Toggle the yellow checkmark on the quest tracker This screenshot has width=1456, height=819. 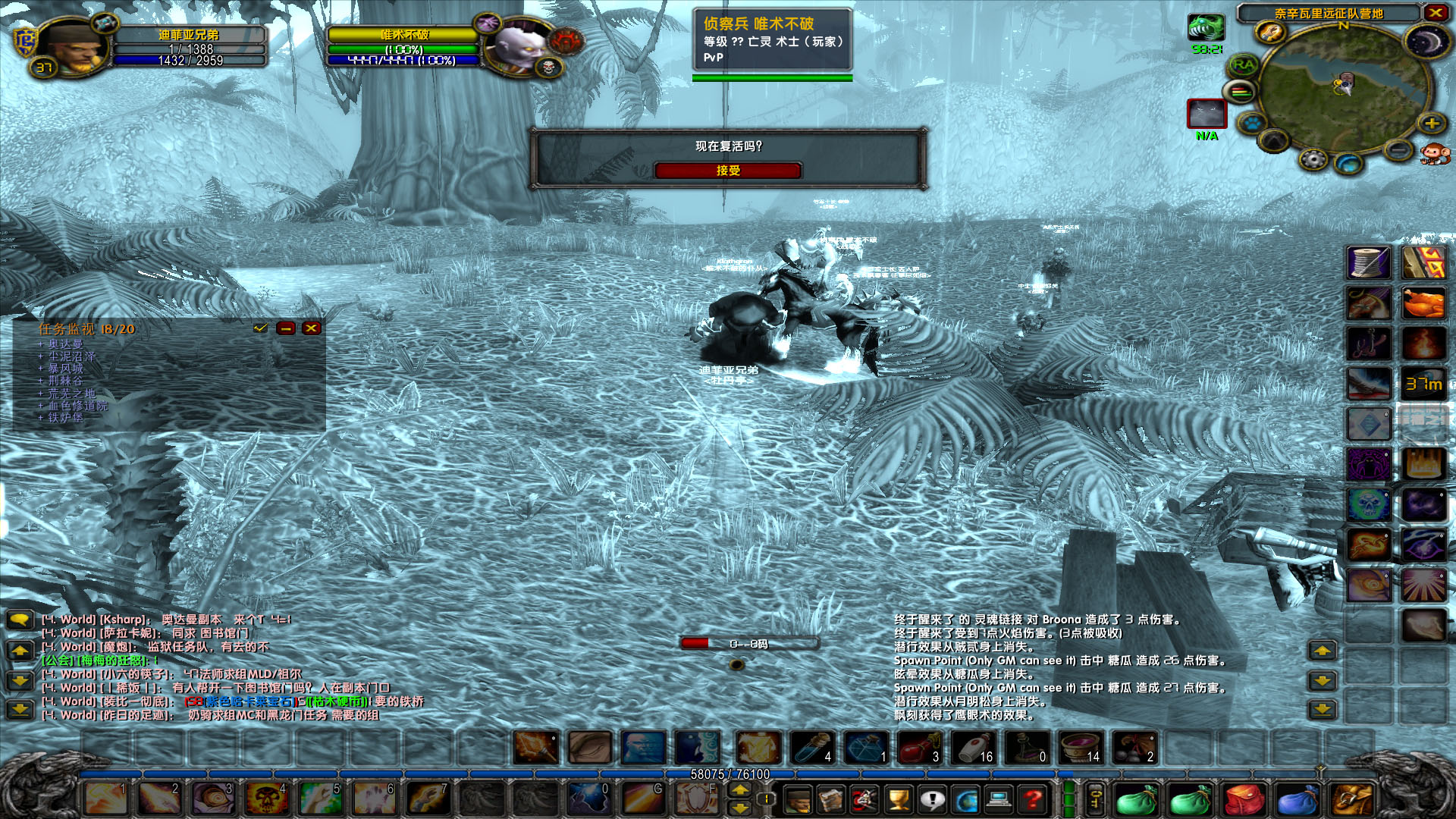click(x=261, y=328)
